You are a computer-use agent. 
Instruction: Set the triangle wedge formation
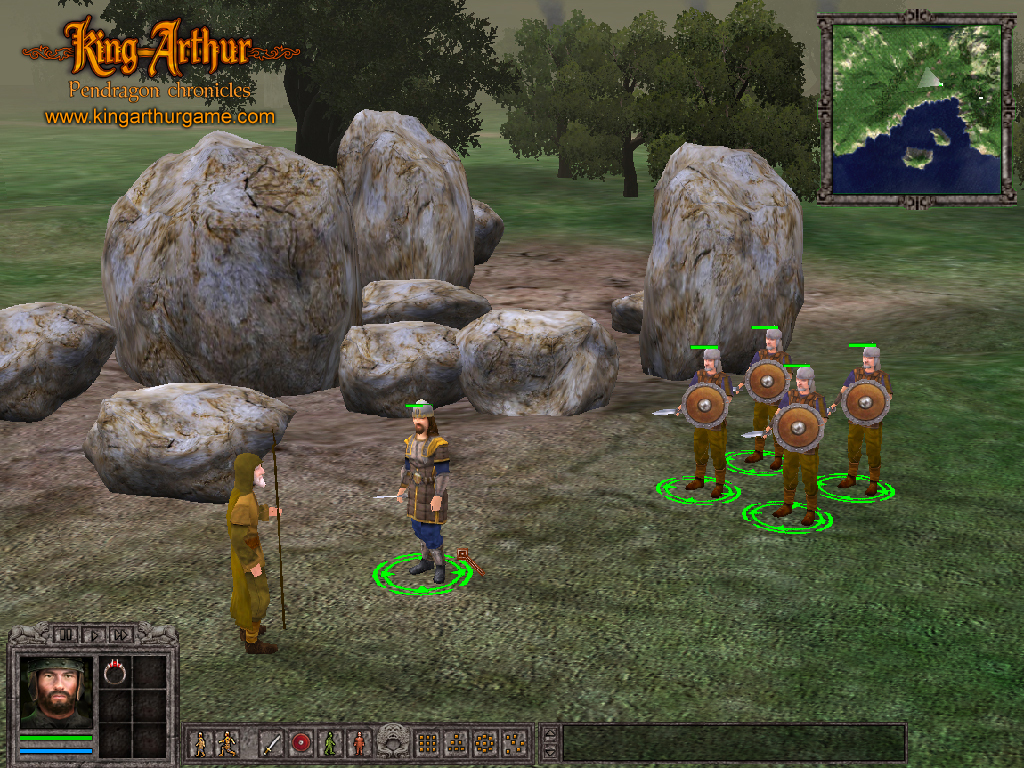tap(456, 744)
